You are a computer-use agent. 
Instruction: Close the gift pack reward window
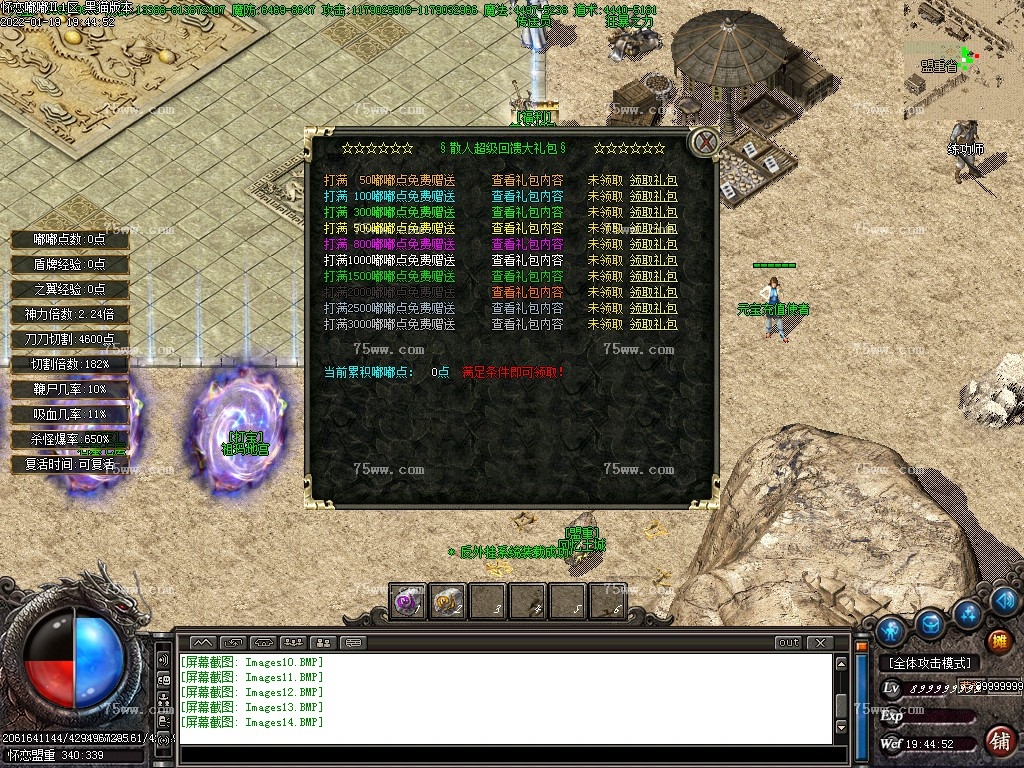[706, 142]
